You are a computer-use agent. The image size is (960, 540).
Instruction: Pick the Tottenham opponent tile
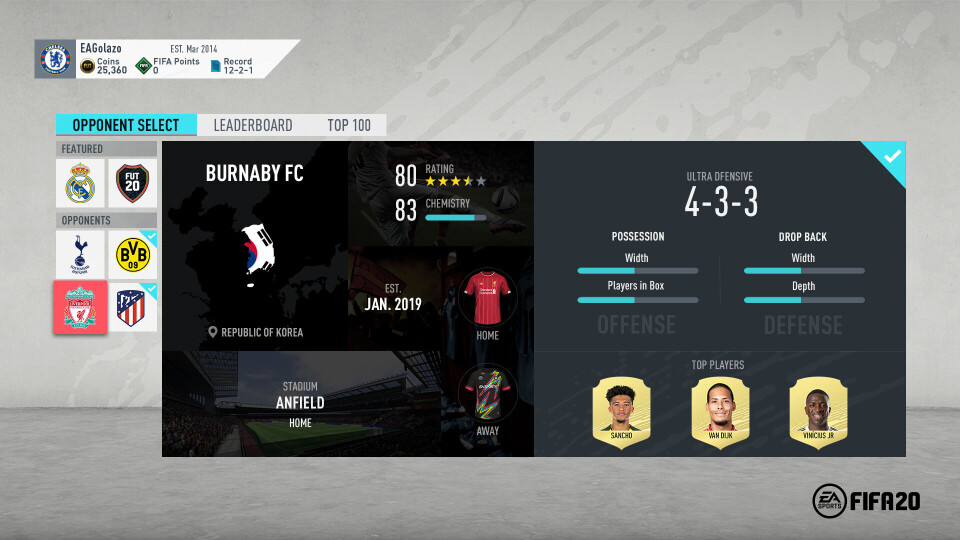tap(80, 255)
